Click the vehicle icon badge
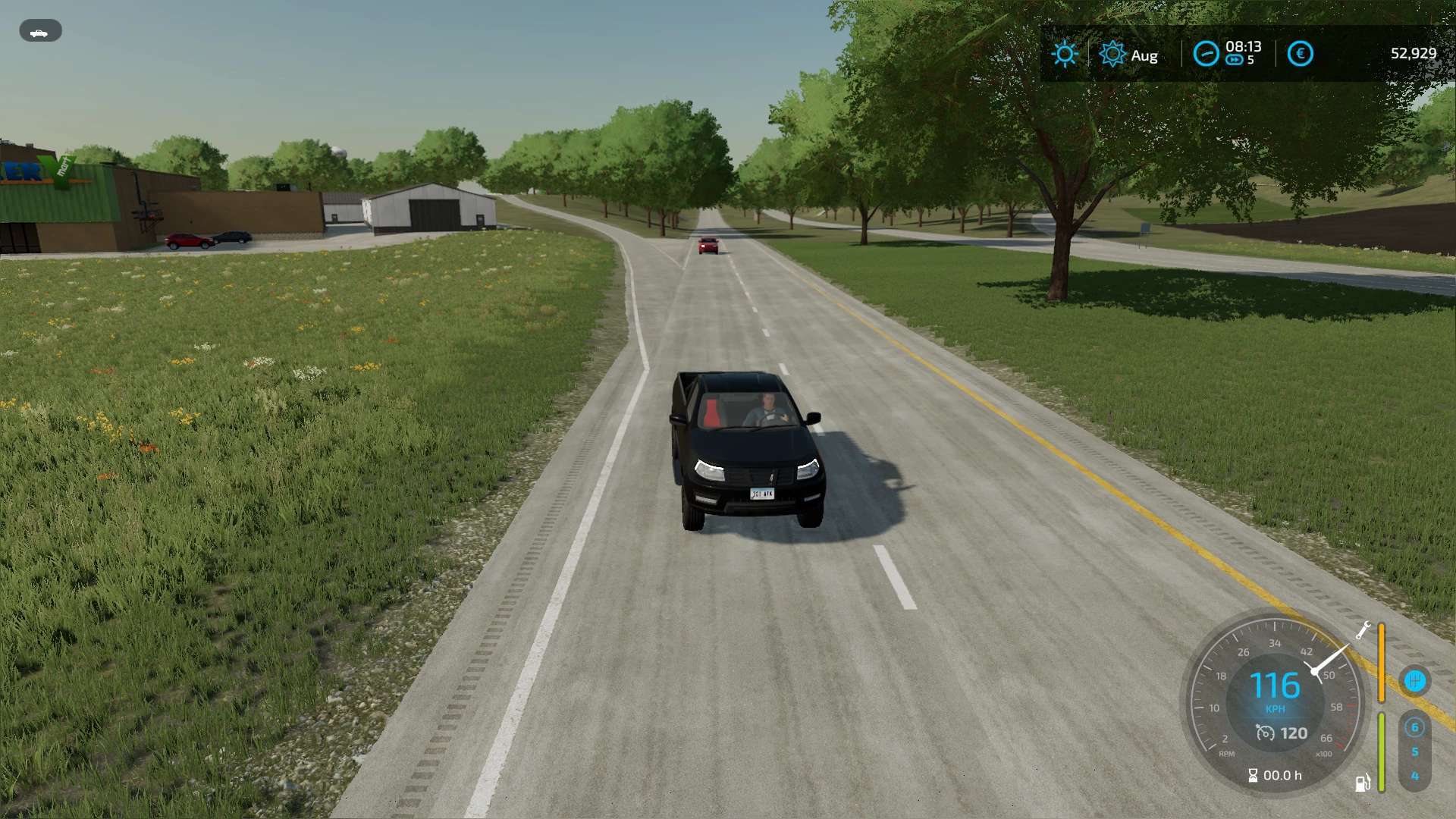The height and width of the screenshot is (819, 1456). coord(40,31)
